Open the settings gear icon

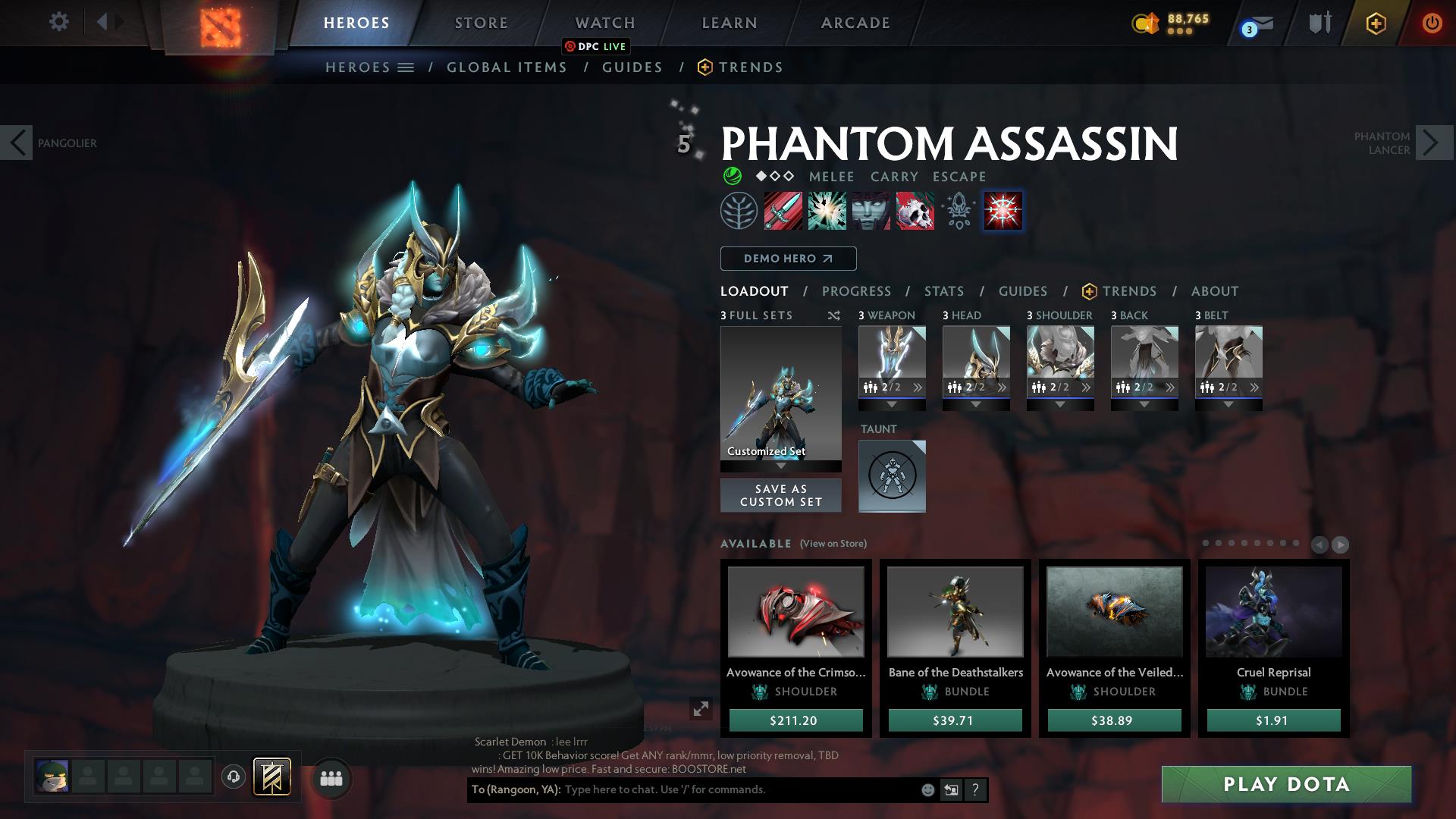(58, 22)
